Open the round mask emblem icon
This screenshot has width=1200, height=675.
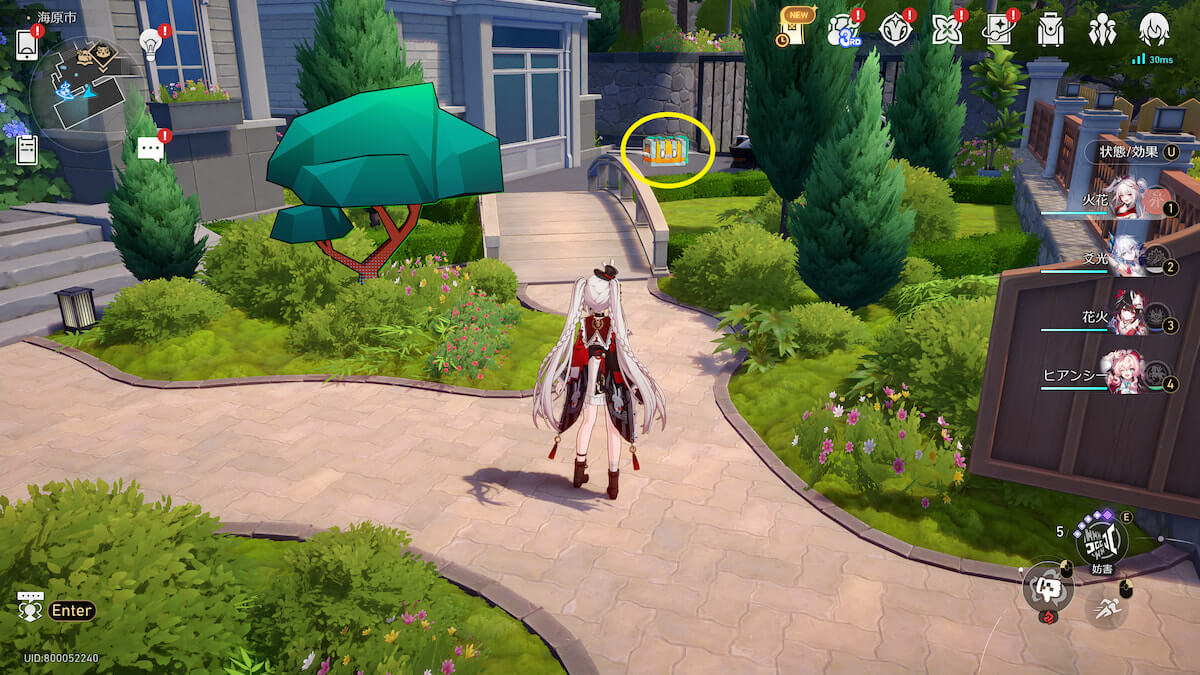[894, 31]
